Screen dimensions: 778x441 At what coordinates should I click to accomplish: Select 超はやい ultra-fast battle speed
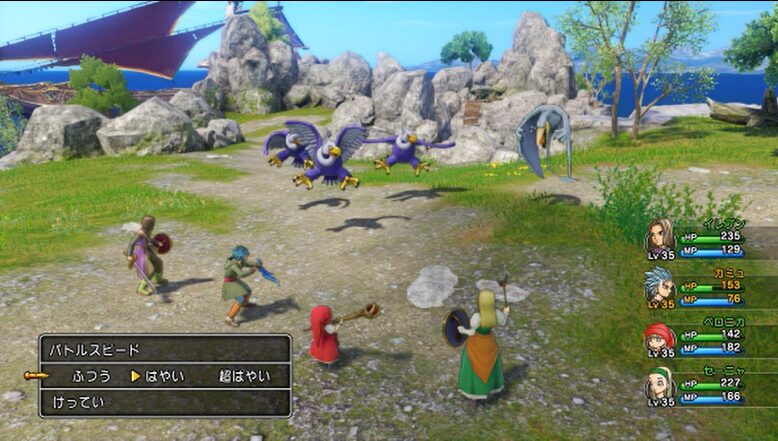coord(244,376)
